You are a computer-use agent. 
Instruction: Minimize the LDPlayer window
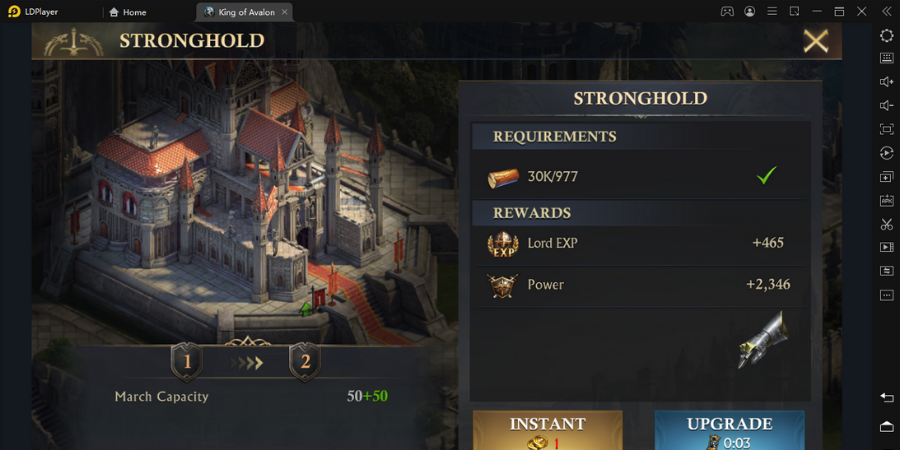[817, 12]
